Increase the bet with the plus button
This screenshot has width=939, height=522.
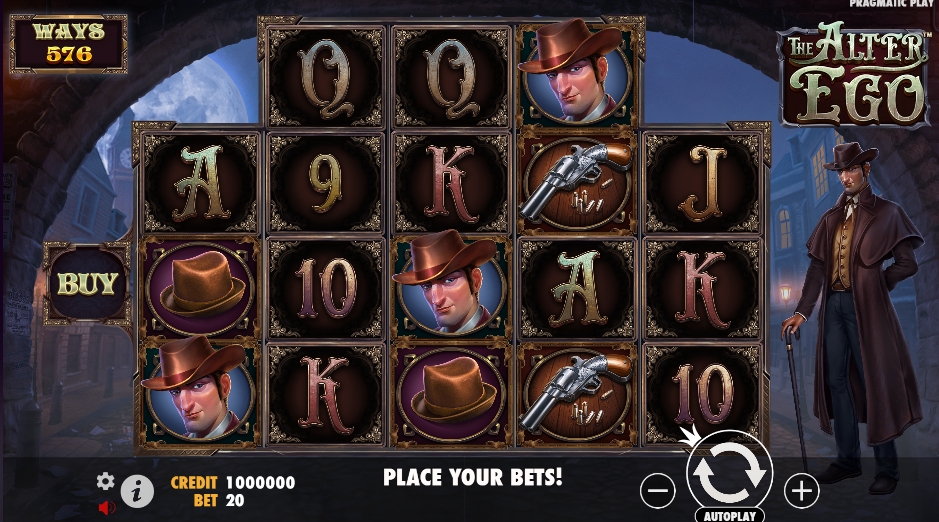(801, 490)
